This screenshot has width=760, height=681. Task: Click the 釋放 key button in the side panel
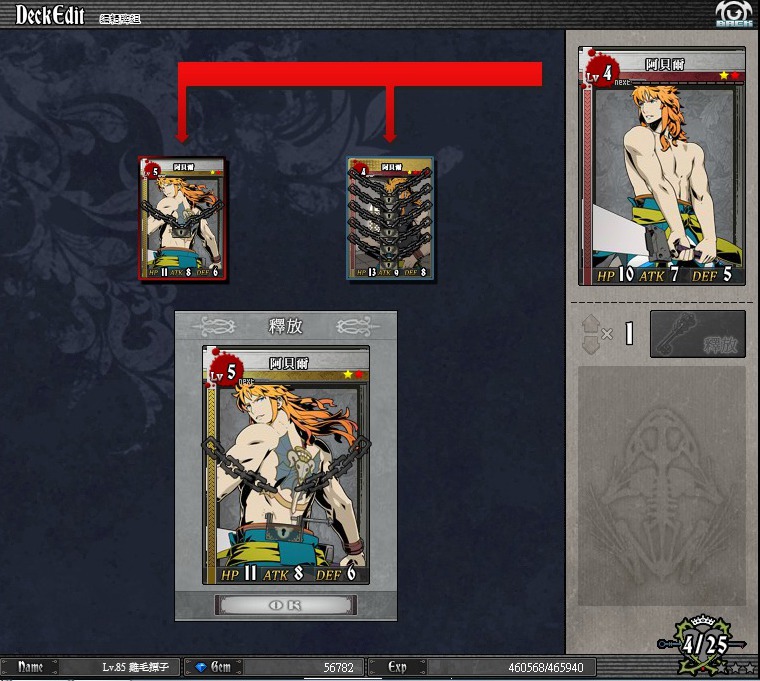coord(697,334)
